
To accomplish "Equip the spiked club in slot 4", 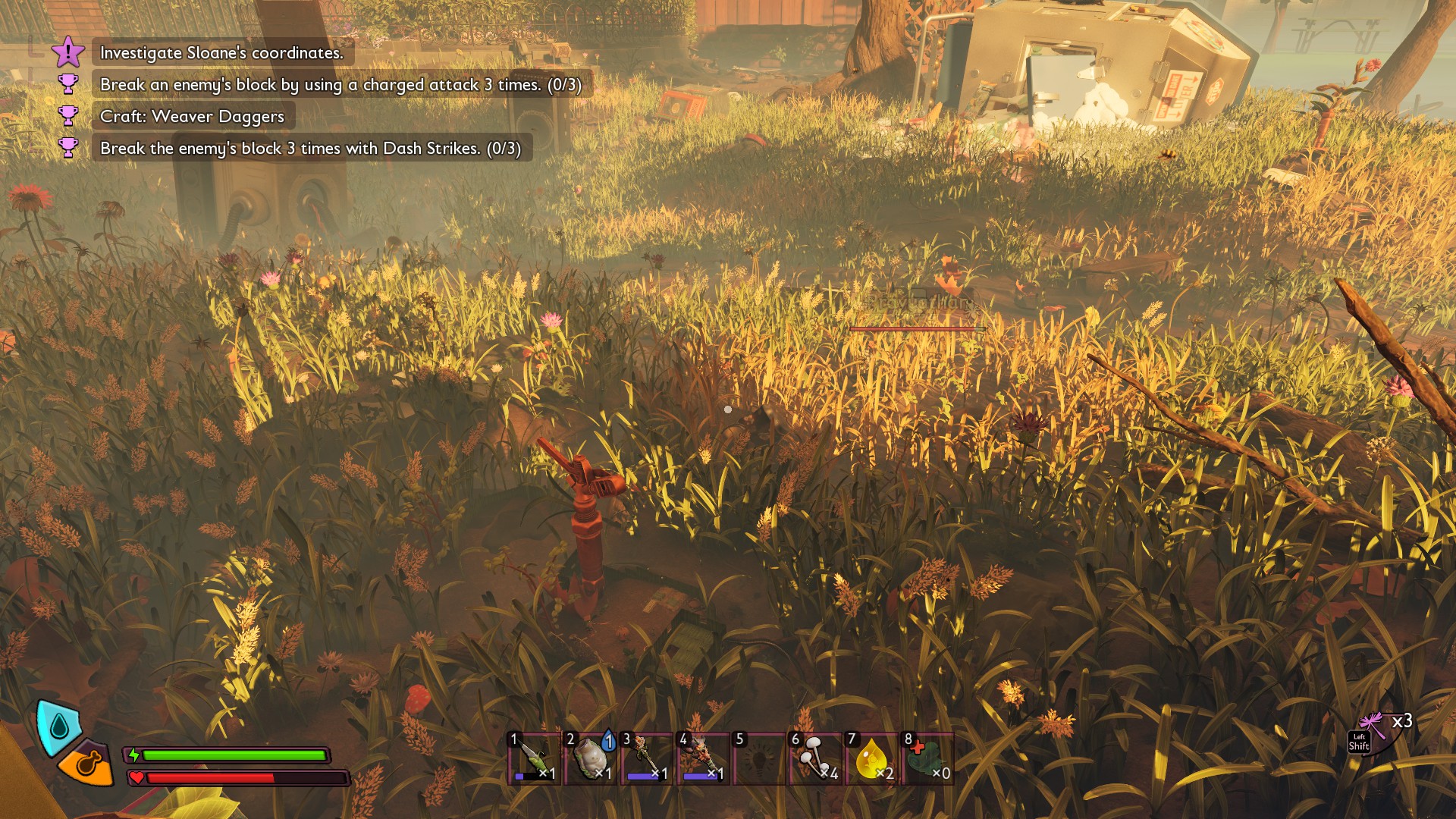I will (702, 758).
